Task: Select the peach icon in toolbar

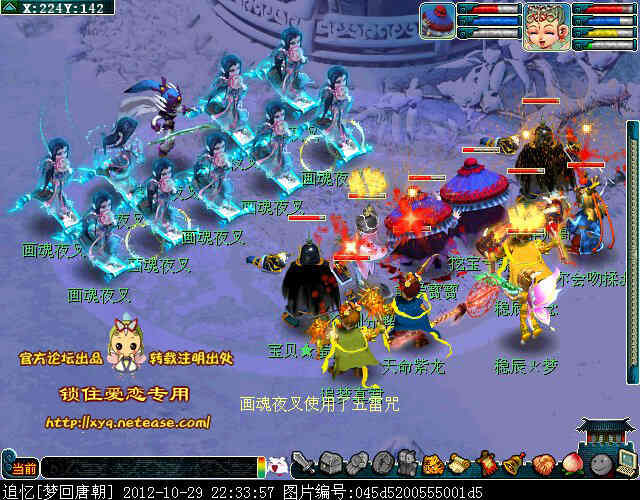Action: (570, 465)
